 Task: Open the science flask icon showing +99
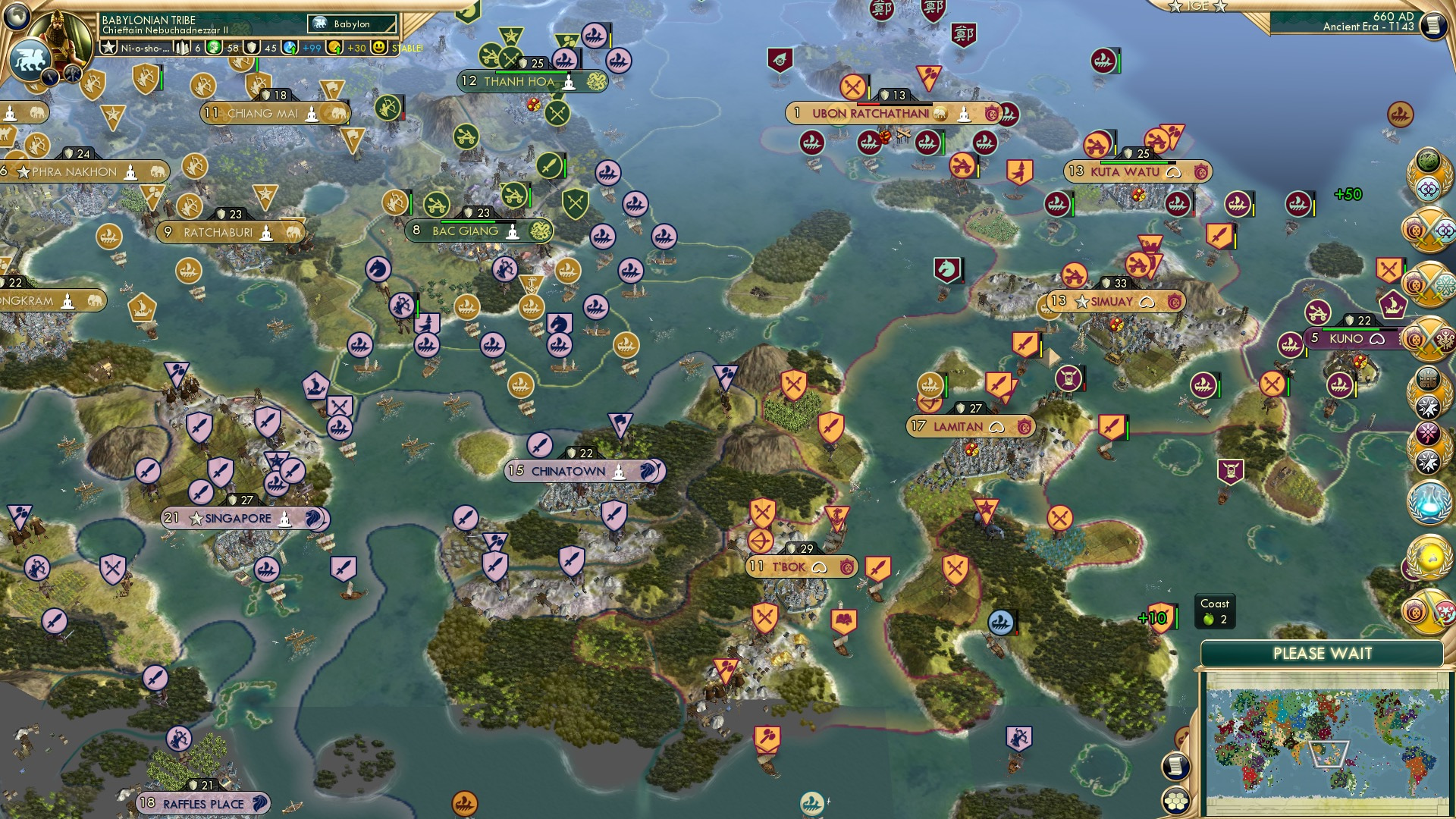click(290, 48)
